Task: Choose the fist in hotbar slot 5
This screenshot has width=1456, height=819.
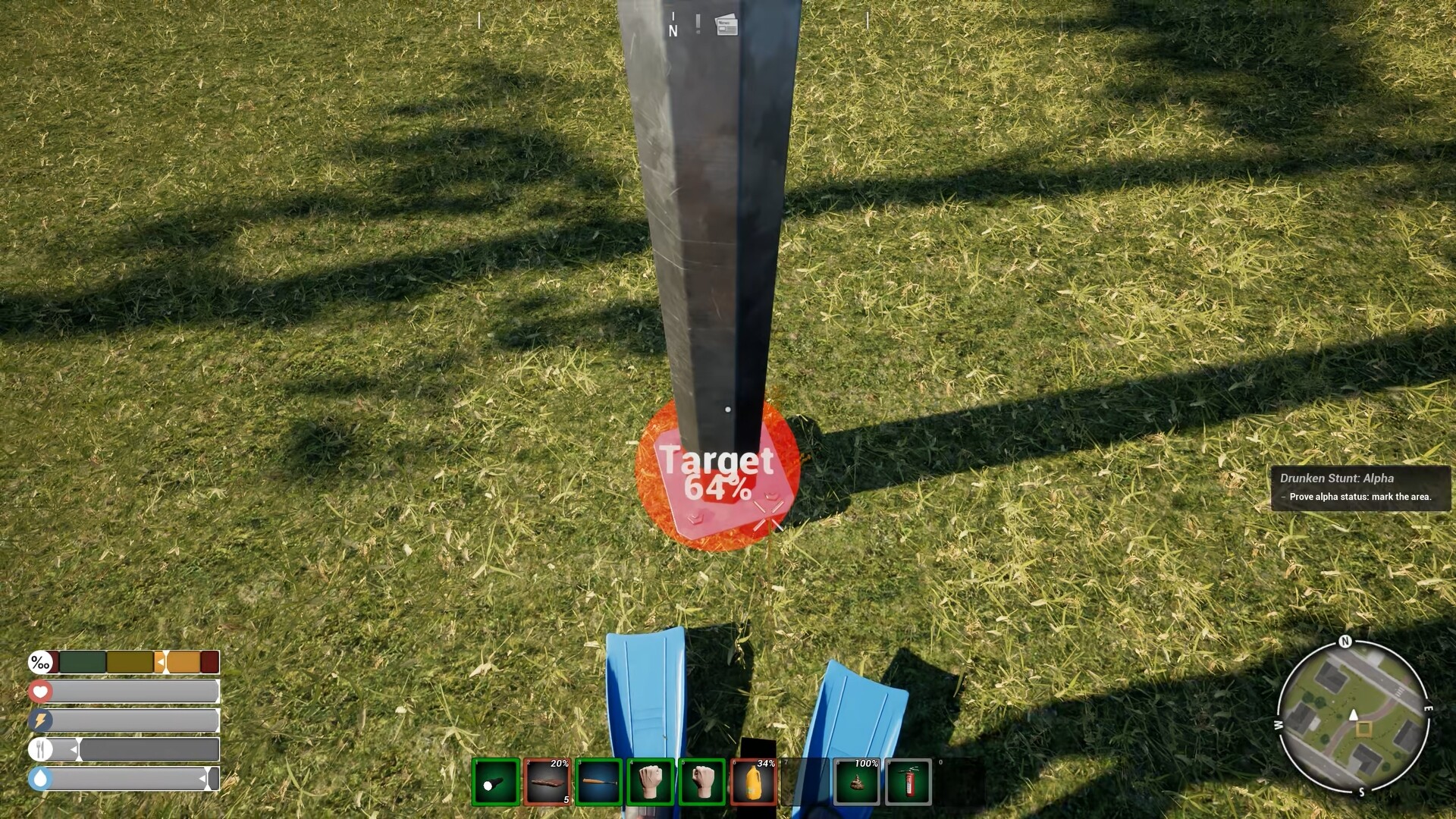Action: point(702,782)
